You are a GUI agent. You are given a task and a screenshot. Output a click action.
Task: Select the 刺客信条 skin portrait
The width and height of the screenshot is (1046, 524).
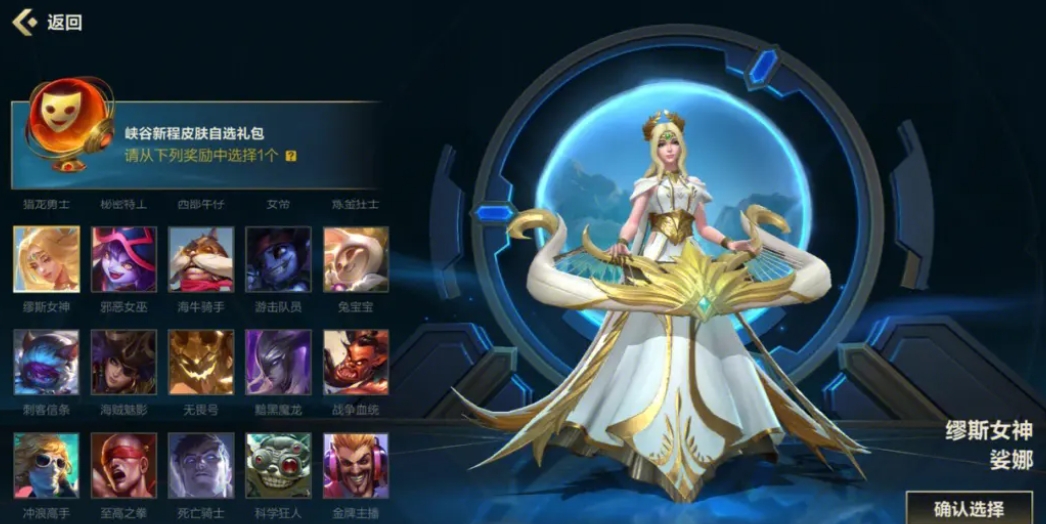coord(46,362)
